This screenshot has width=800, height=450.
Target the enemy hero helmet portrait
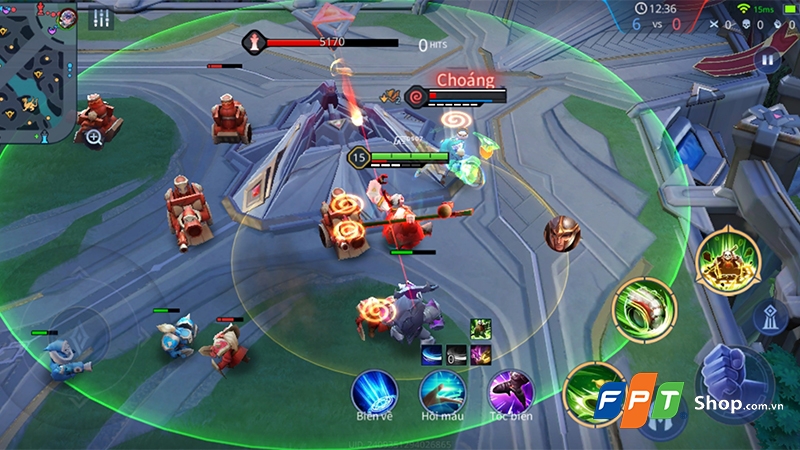point(563,233)
